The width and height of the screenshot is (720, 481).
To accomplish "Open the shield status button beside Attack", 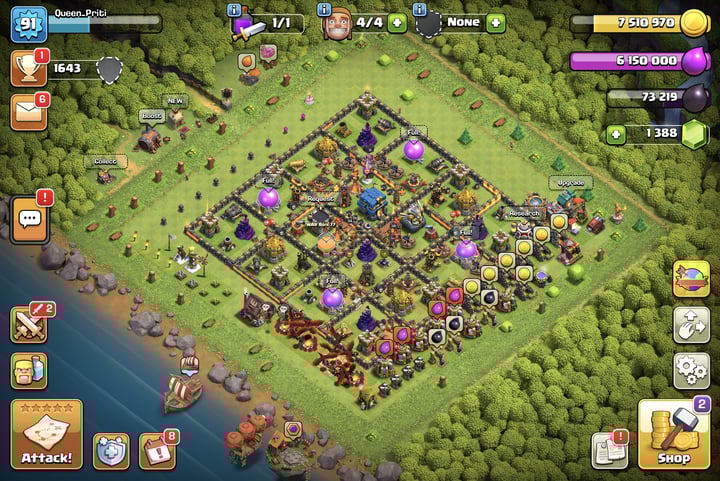I will (x=111, y=452).
